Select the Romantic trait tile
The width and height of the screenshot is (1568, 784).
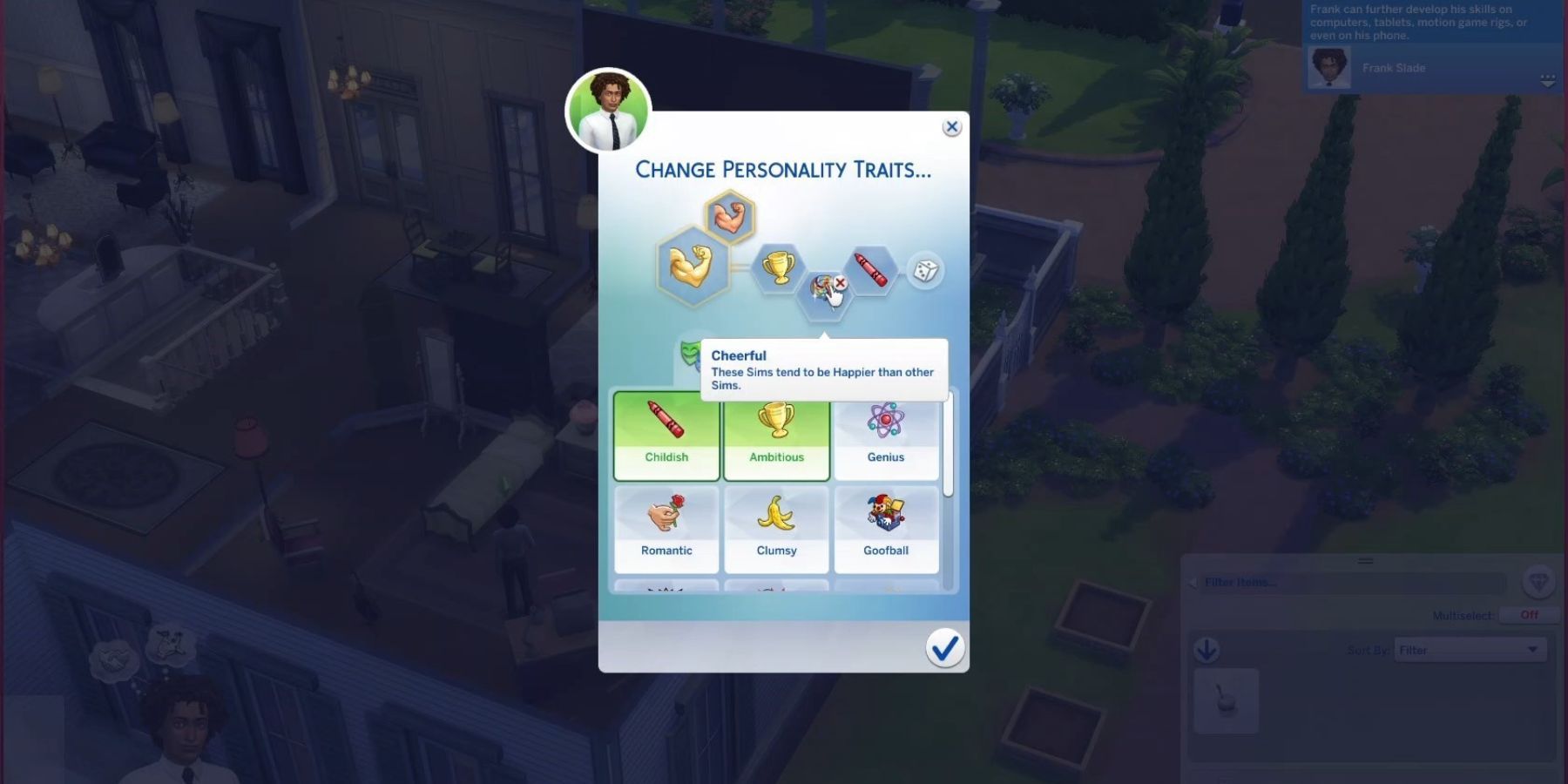(x=666, y=529)
